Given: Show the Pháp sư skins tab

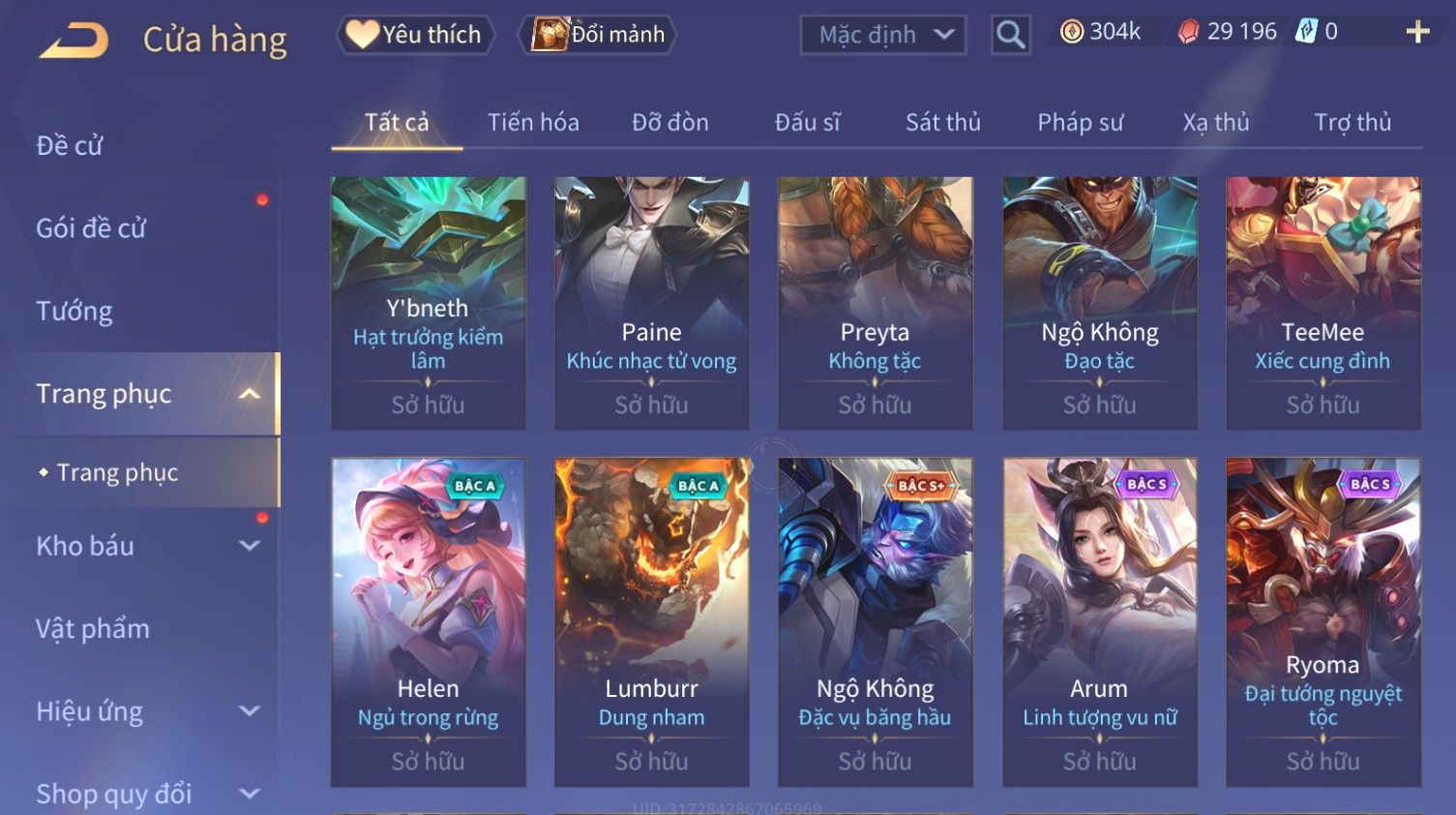Looking at the screenshot, I should 1080,123.
